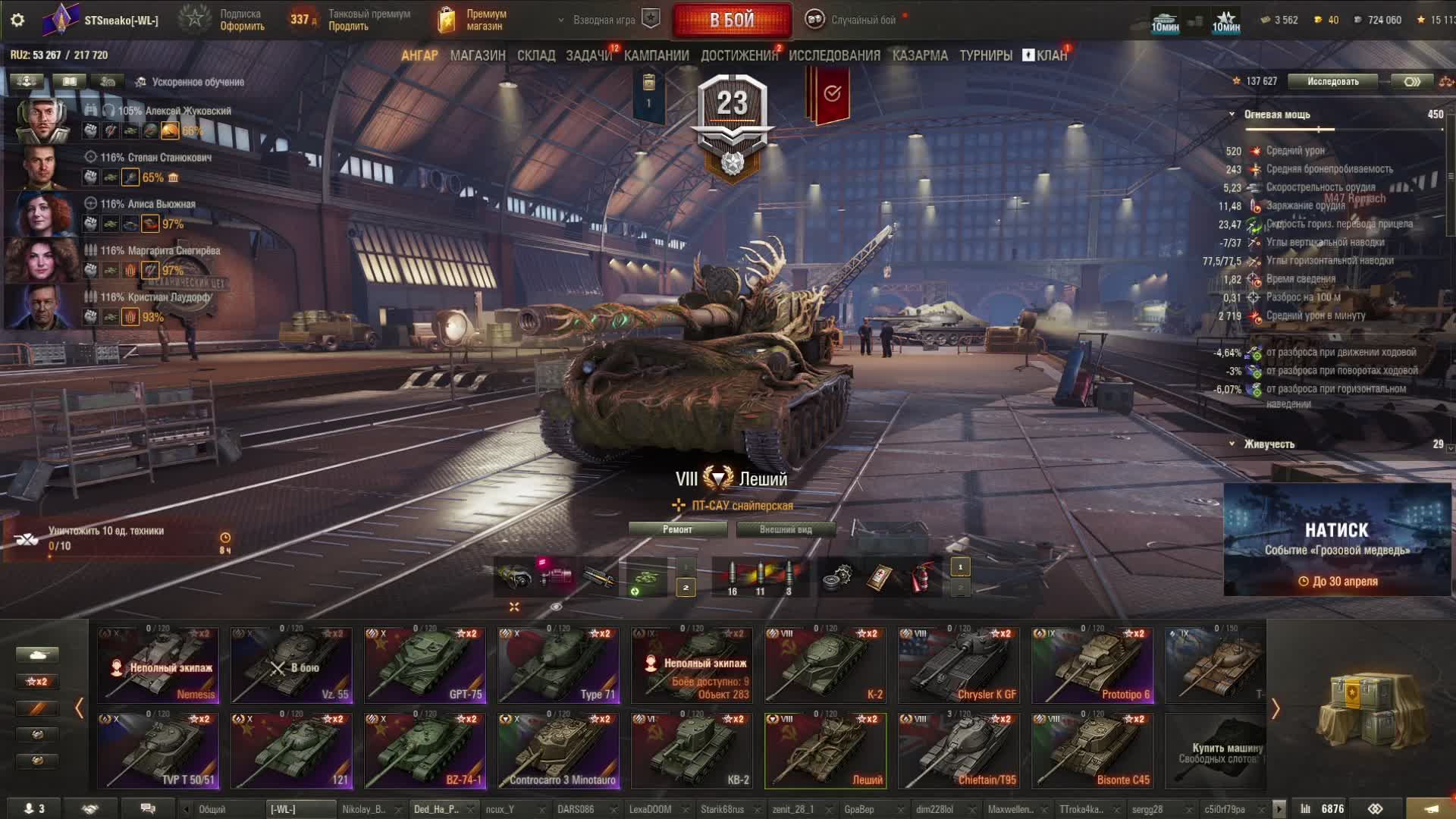This screenshot has height=819, width=1456.
Task: Open the ИССЛЕДОВАНИЯ tab
Action: 834,55
